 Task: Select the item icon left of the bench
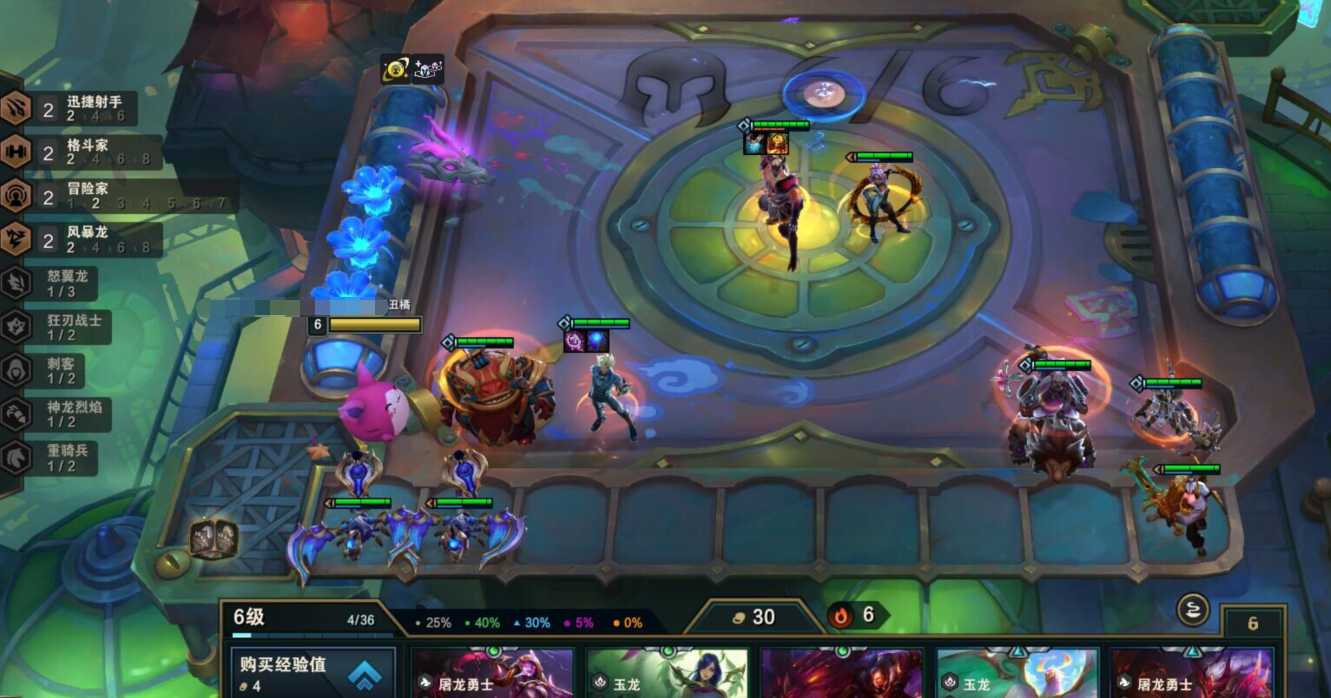(x=213, y=538)
